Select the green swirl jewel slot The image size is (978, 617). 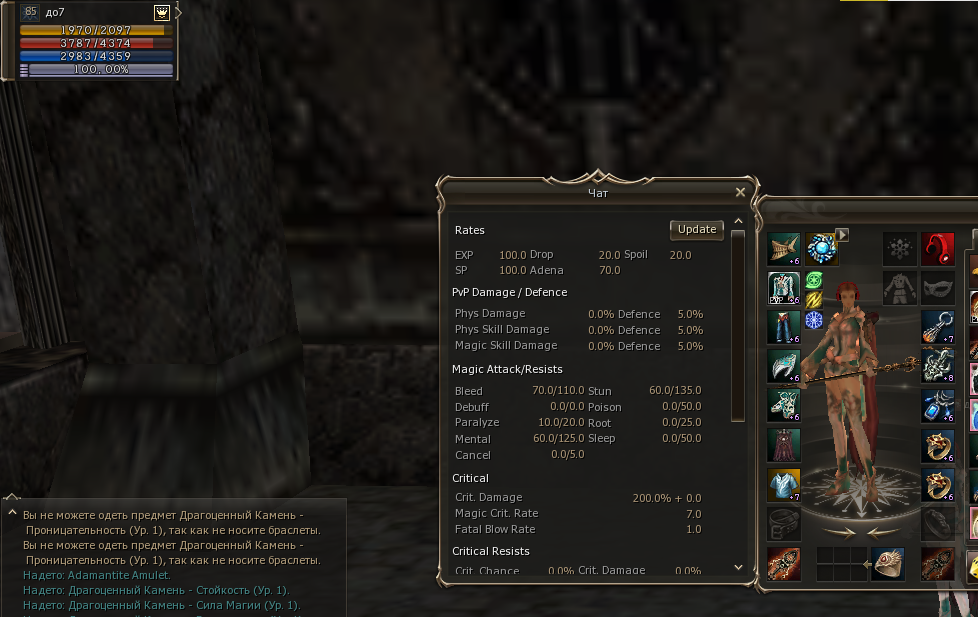click(x=814, y=280)
